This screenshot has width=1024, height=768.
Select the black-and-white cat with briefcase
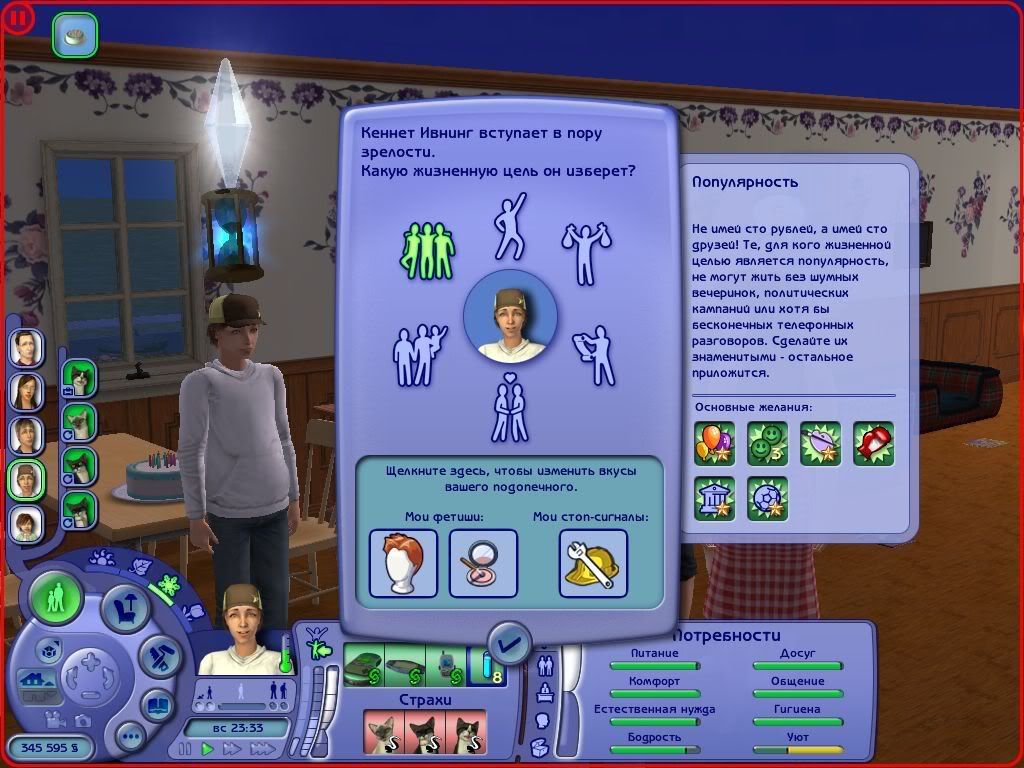tap(79, 378)
